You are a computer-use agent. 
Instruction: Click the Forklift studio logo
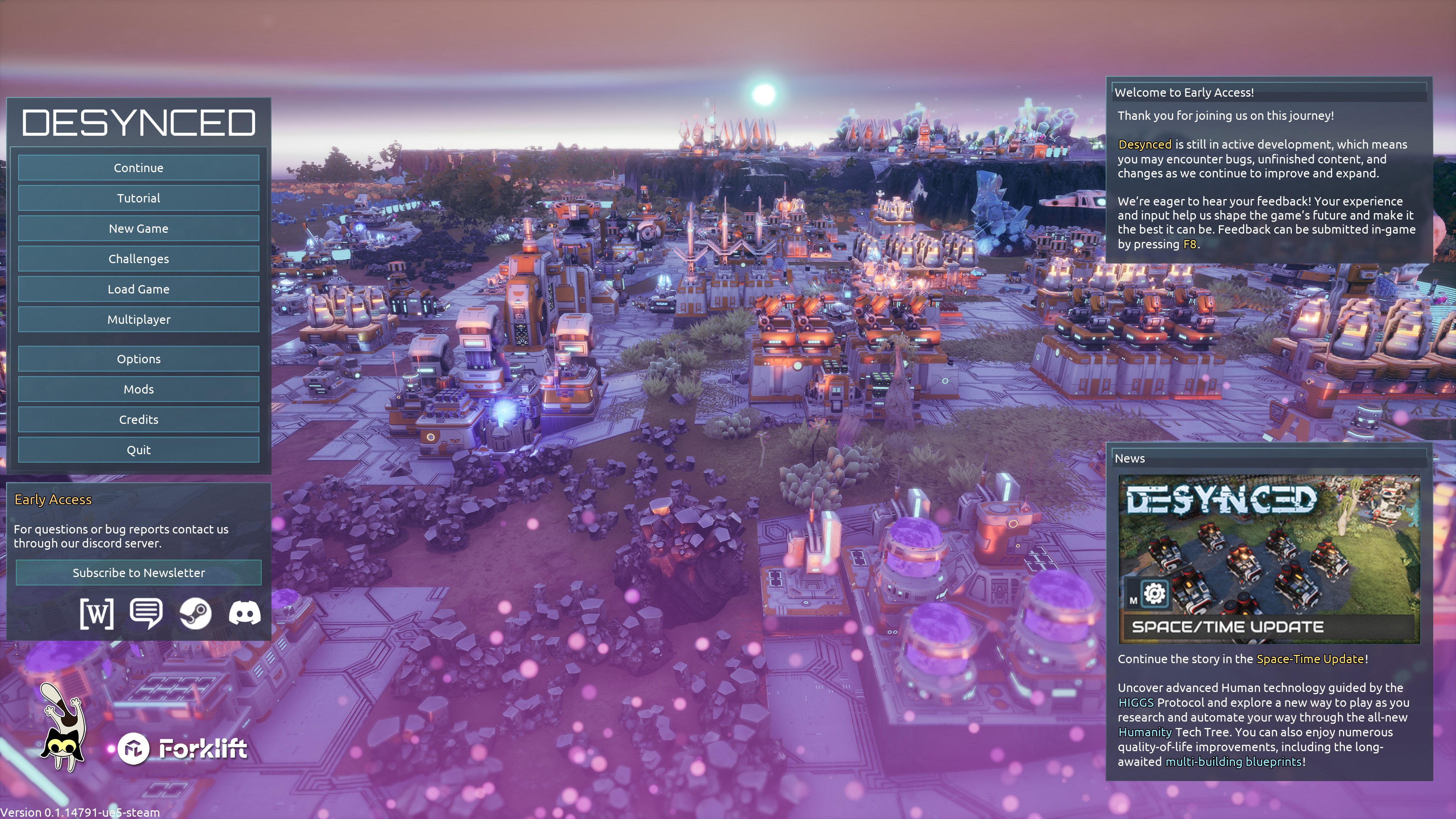point(182,749)
